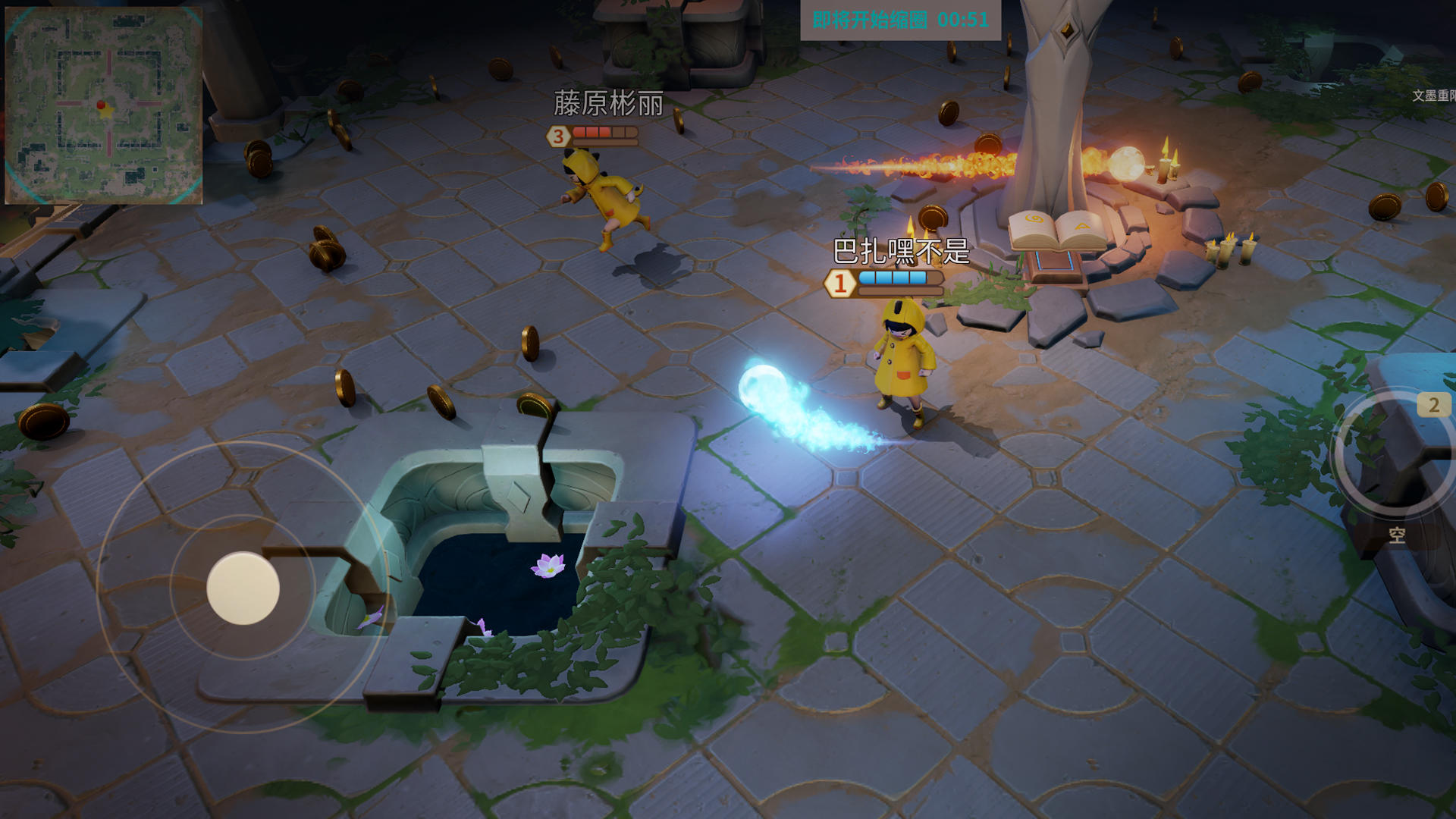Tap the minimap in the top-left corner
1456x819 pixels.
point(106,102)
